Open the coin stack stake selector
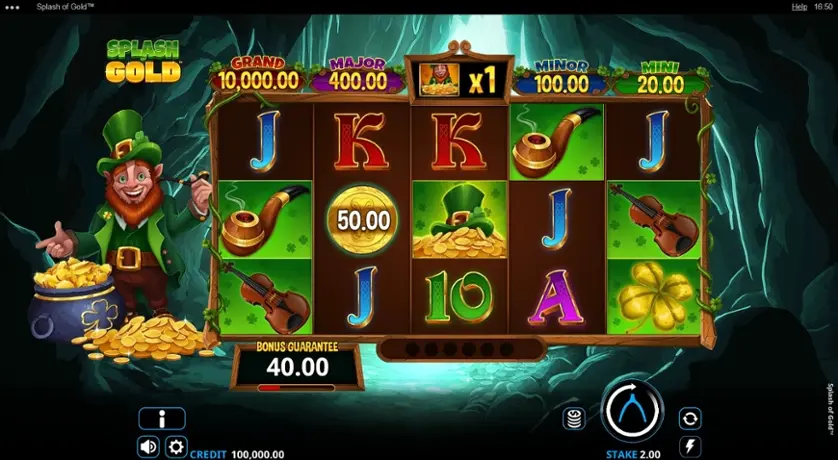838x460 pixels. tap(574, 418)
